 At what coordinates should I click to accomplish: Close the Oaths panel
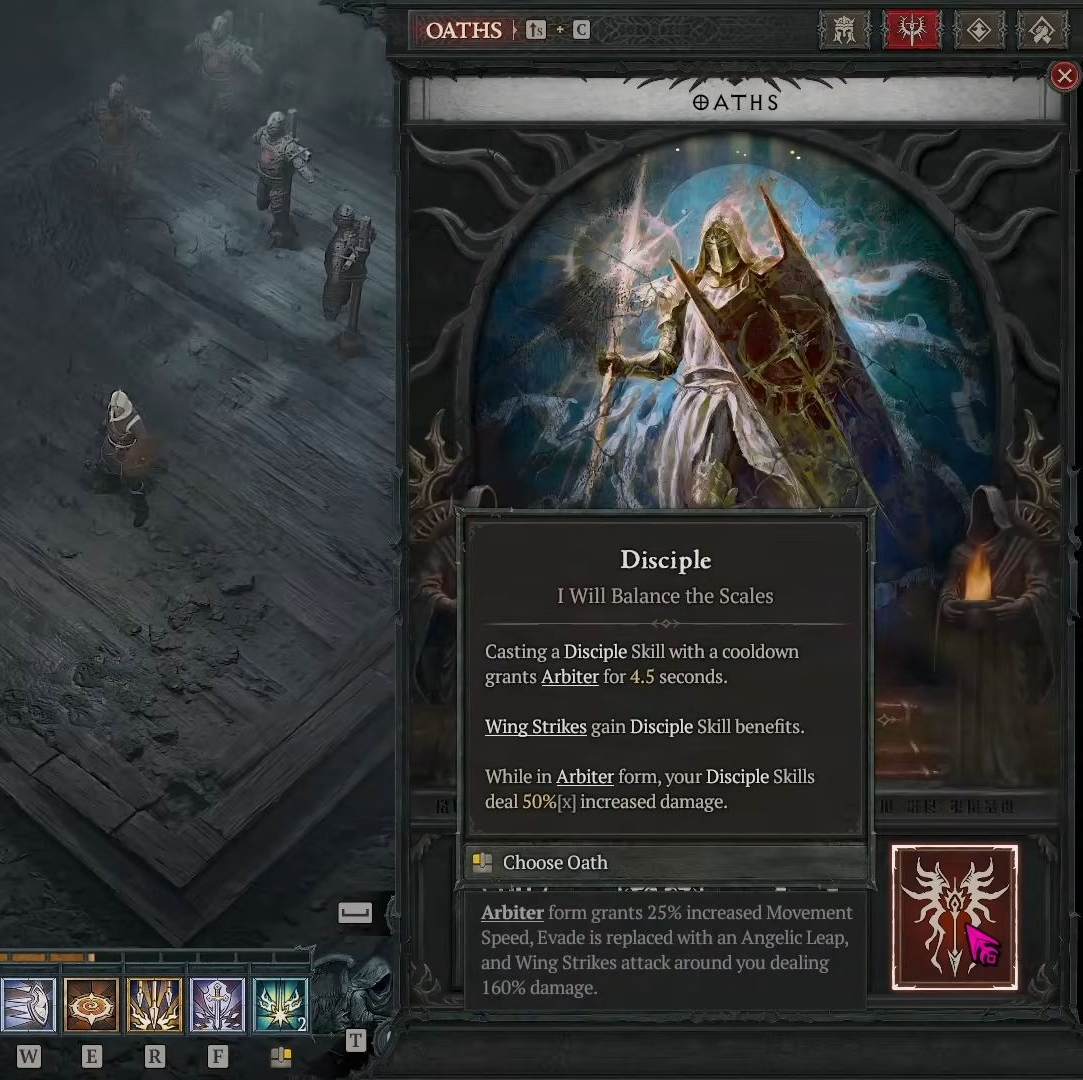[1064, 75]
